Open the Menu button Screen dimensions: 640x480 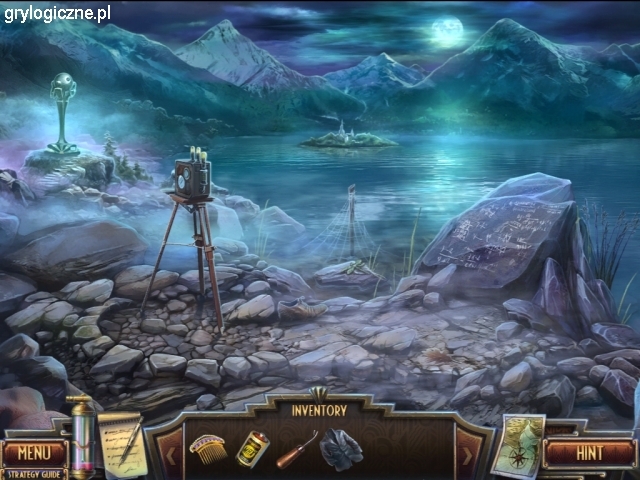[x=34, y=452]
